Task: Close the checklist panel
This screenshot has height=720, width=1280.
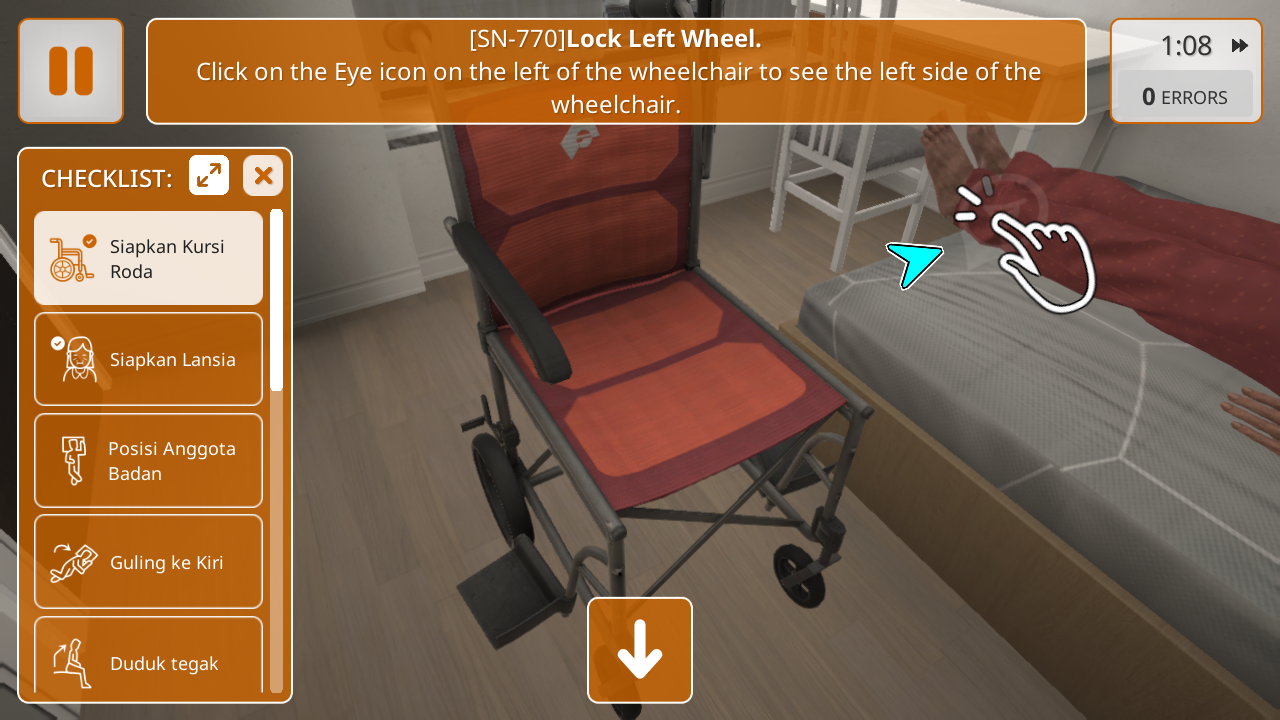Action: 263,176
